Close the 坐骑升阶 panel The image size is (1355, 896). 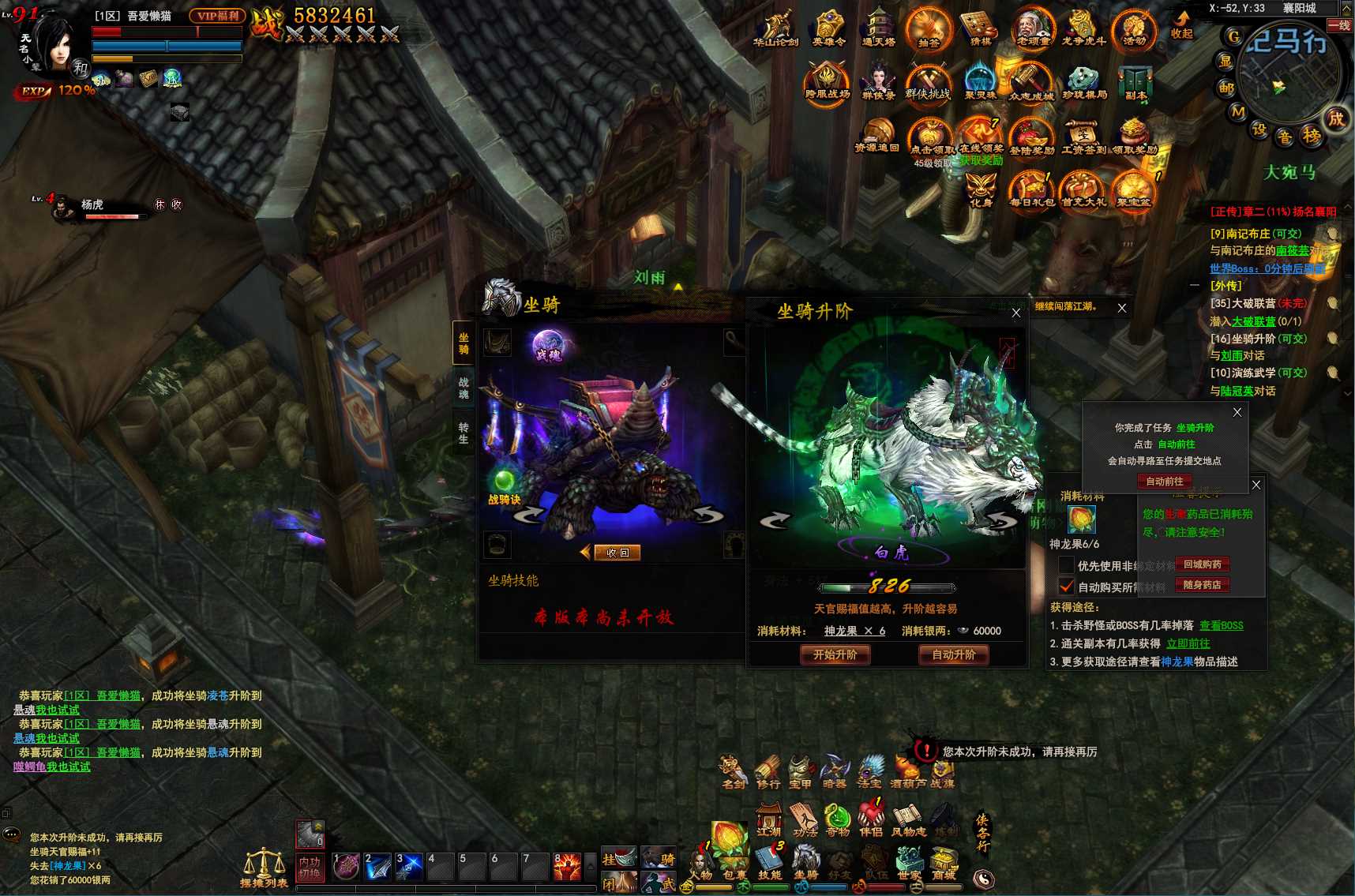(1016, 313)
